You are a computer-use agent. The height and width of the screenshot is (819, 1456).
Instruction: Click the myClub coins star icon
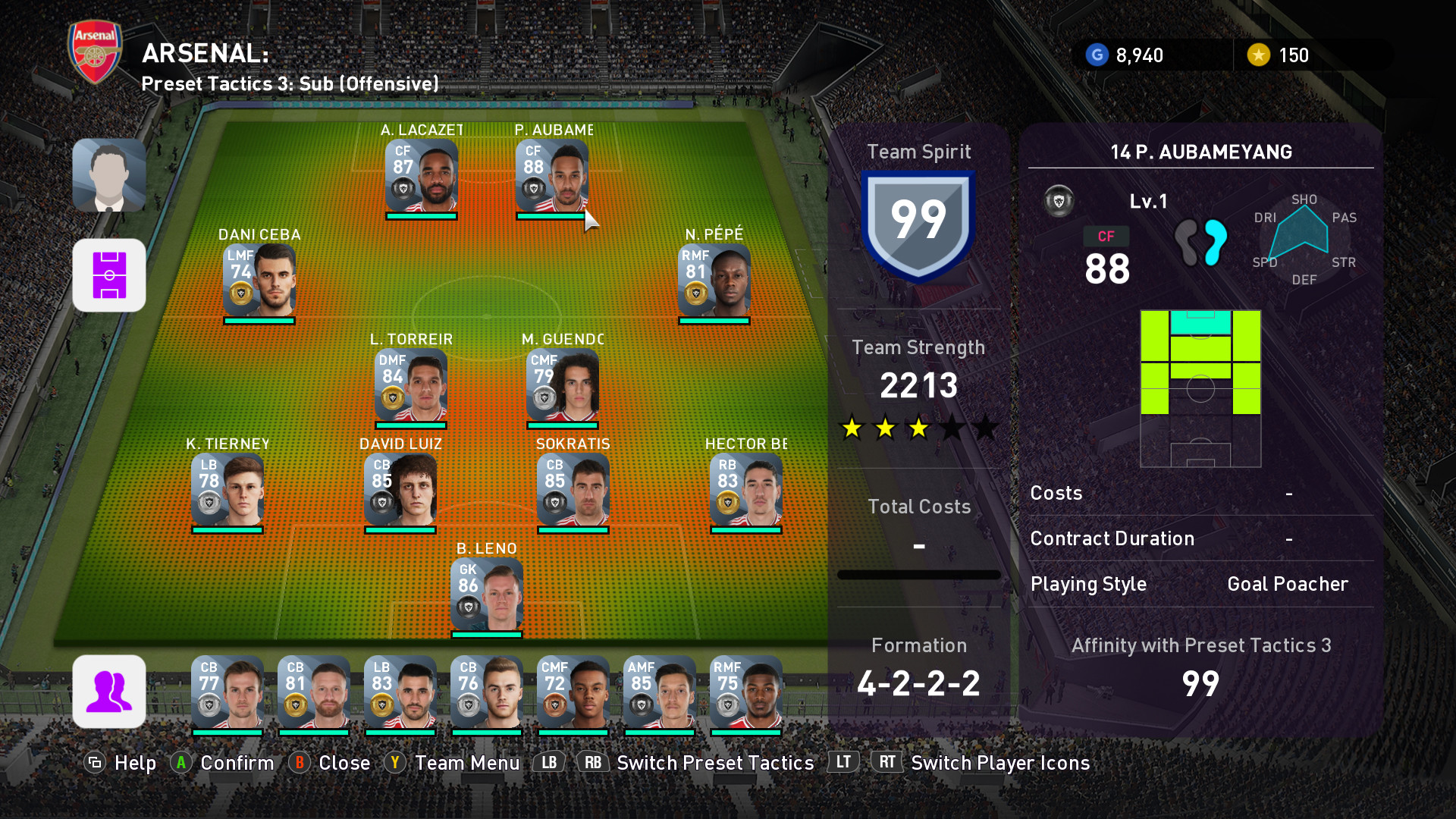click(1259, 55)
